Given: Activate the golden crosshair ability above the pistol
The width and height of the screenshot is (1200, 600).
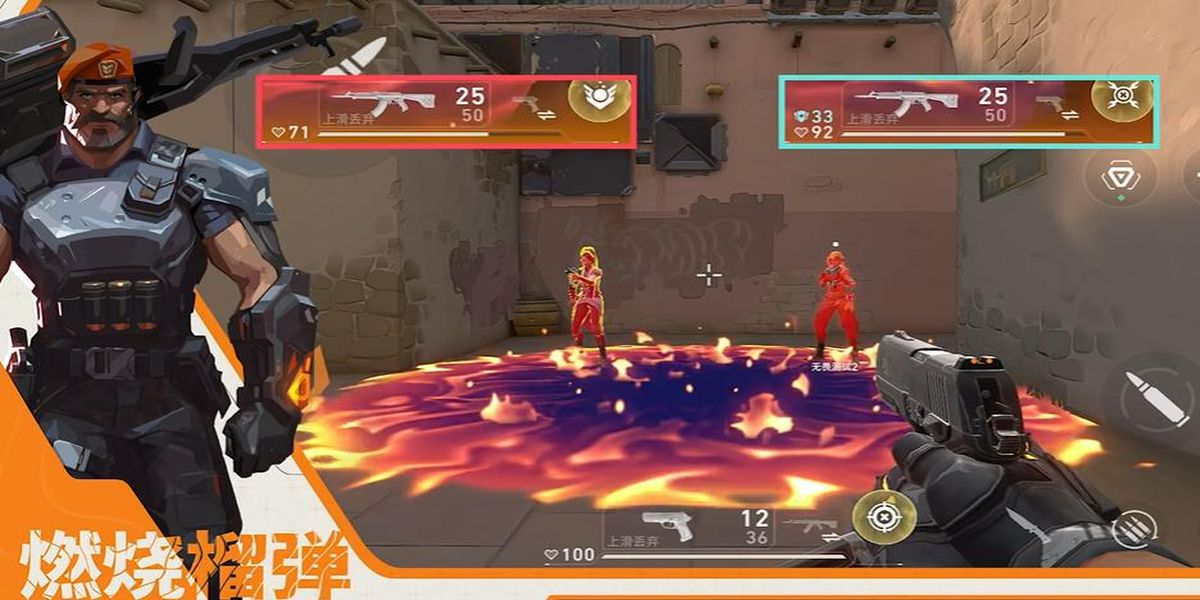Looking at the screenshot, I should (882, 517).
